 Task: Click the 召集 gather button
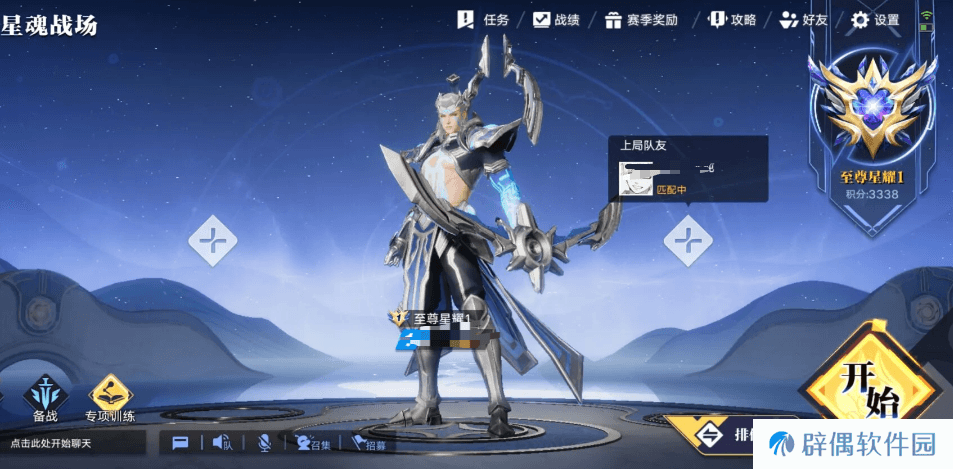pos(312,443)
